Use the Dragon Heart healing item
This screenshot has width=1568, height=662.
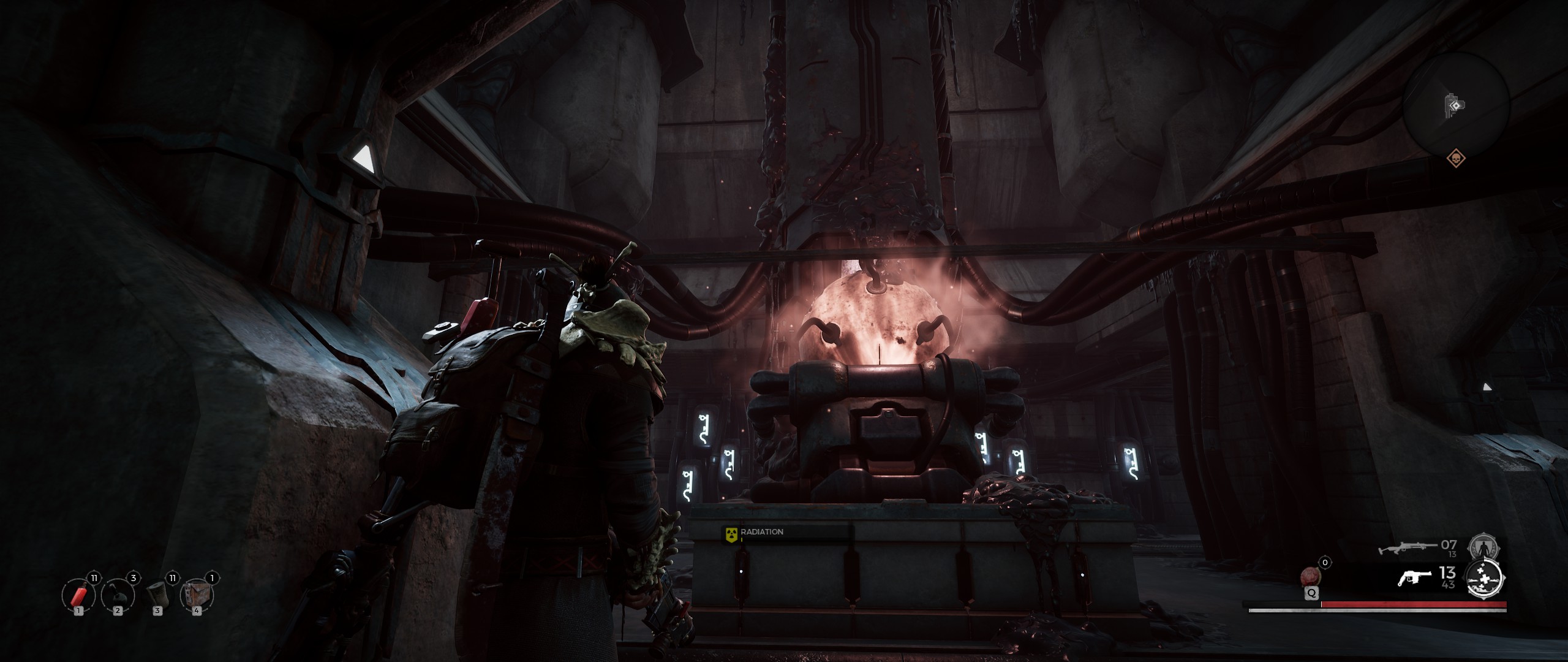point(1311,577)
